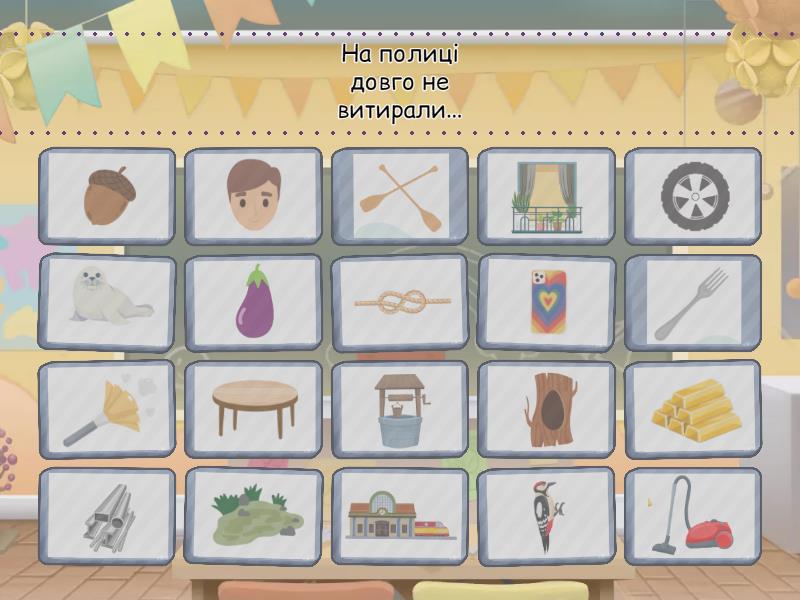Pick the round wooden table tile
The image size is (800, 600).
tap(253, 409)
